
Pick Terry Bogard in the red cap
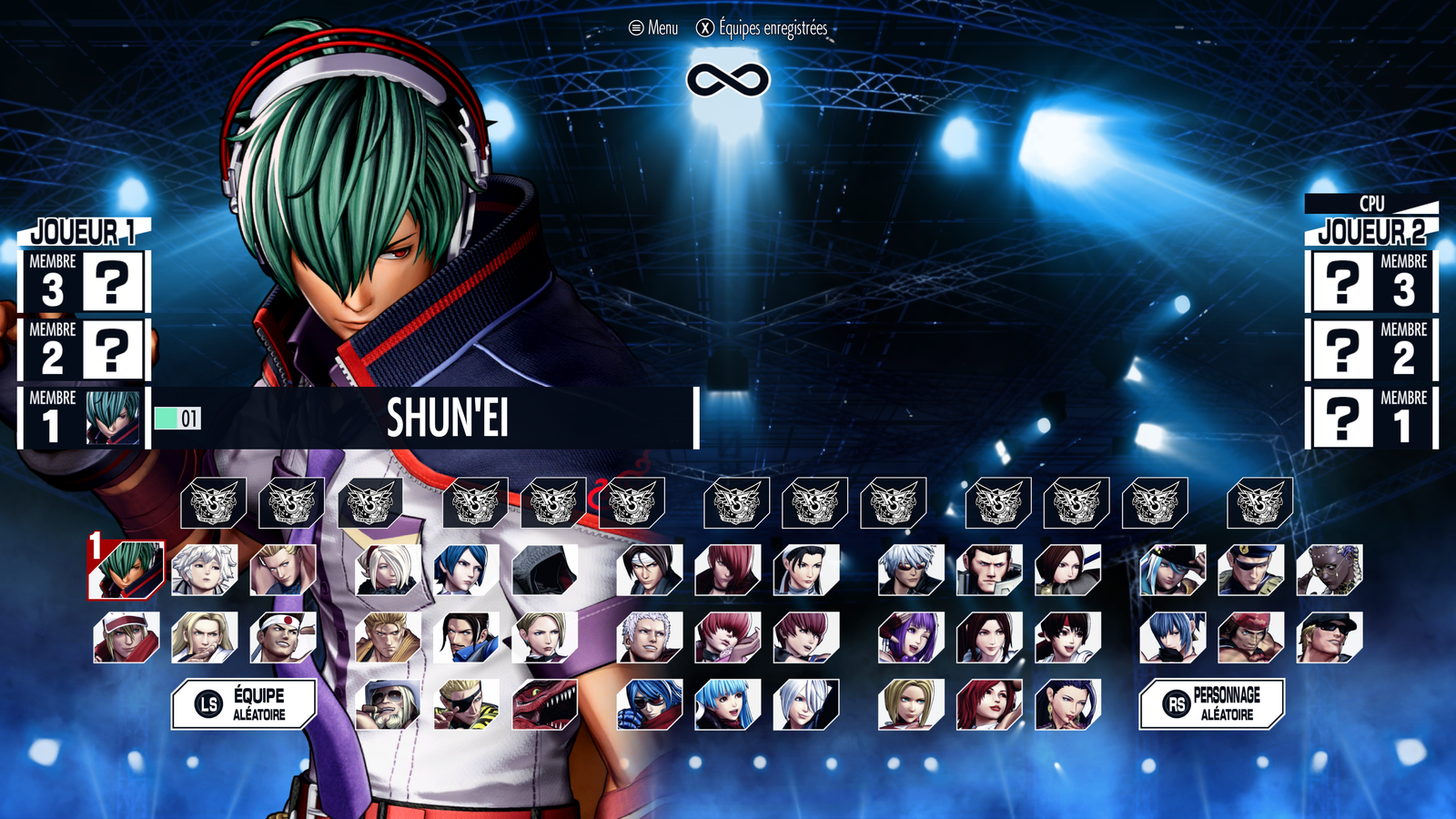point(126,637)
